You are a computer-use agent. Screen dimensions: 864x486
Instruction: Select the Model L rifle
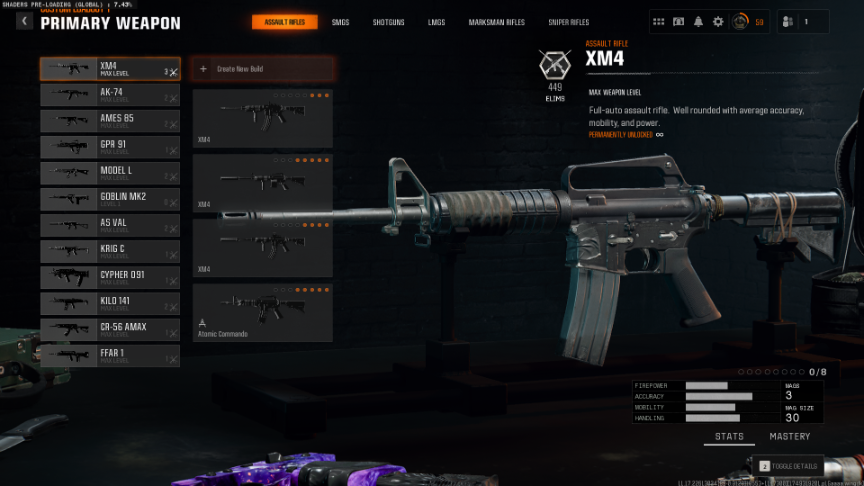pyautogui.click(x=110, y=173)
